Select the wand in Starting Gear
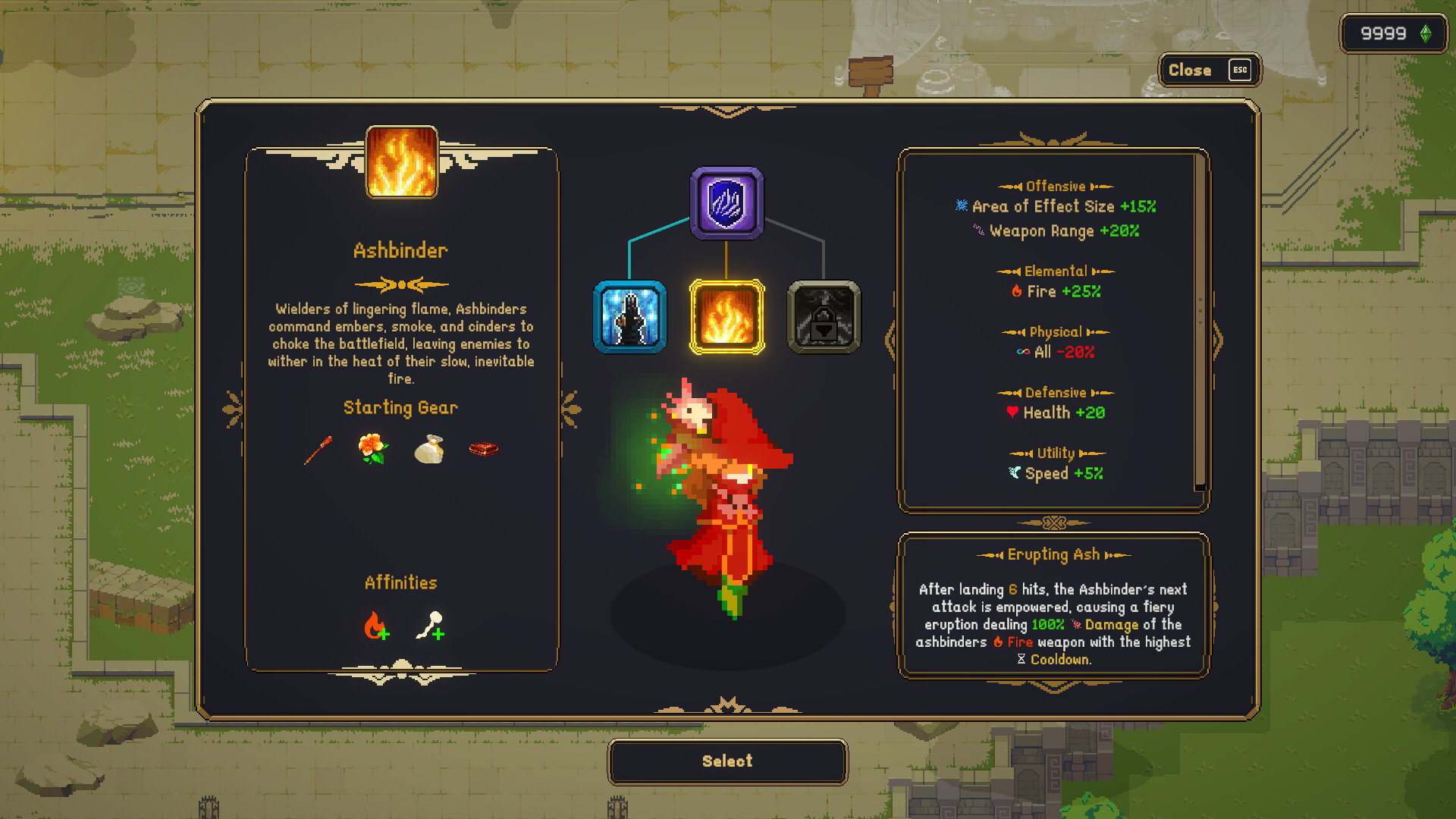Screen dimensions: 1456x819 point(318,449)
